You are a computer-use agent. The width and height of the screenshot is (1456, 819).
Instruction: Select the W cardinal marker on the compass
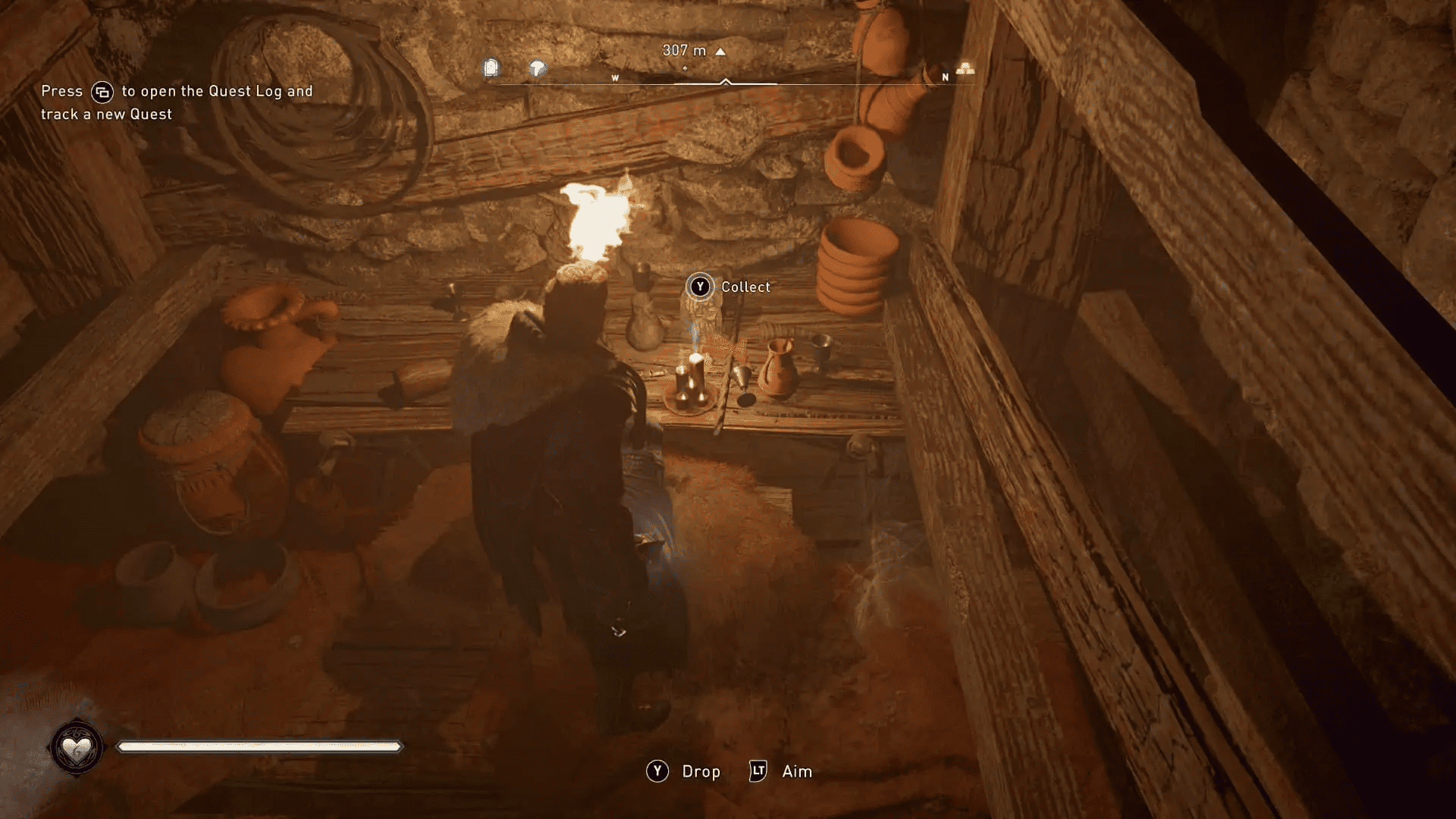(x=614, y=77)
